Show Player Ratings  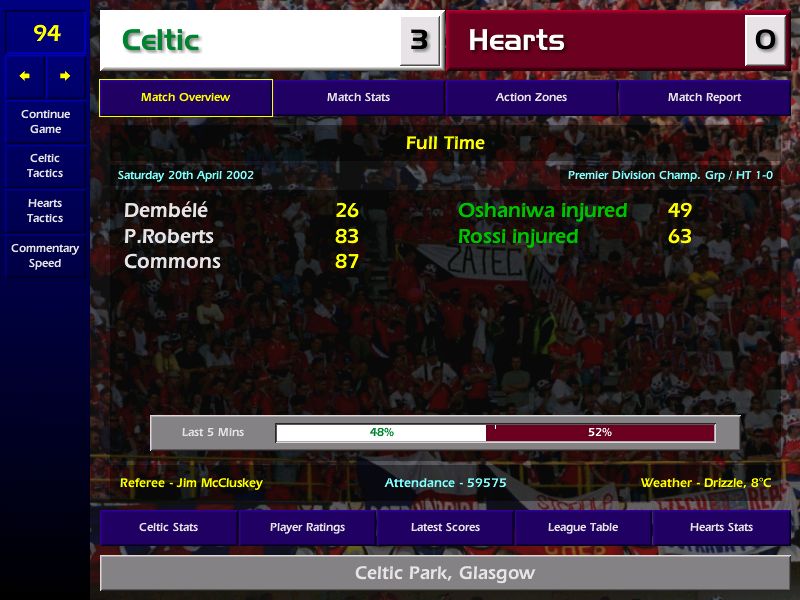click(307, 527)
